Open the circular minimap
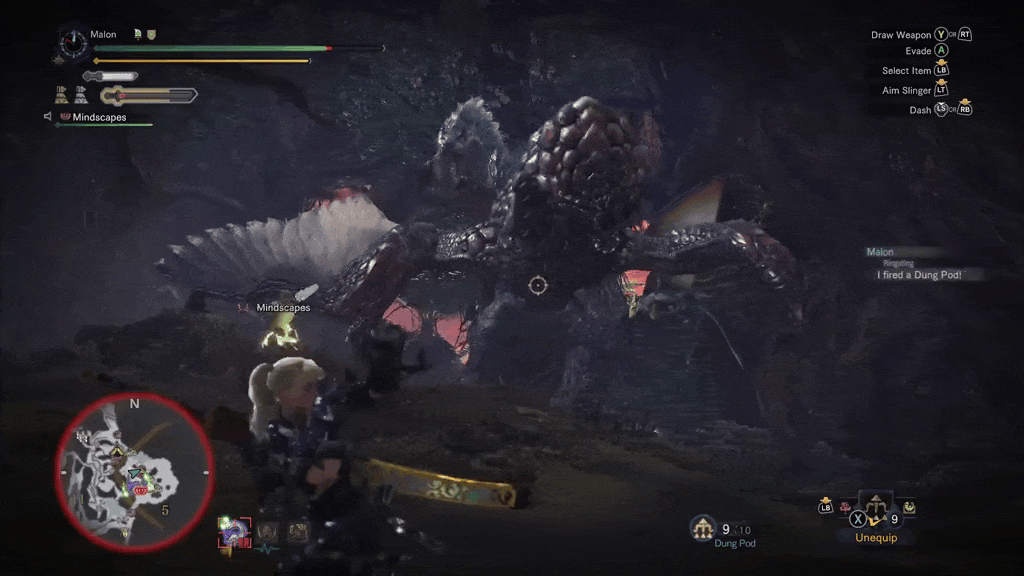Screen dimensions: 1024x576 (x=133, y=472)
